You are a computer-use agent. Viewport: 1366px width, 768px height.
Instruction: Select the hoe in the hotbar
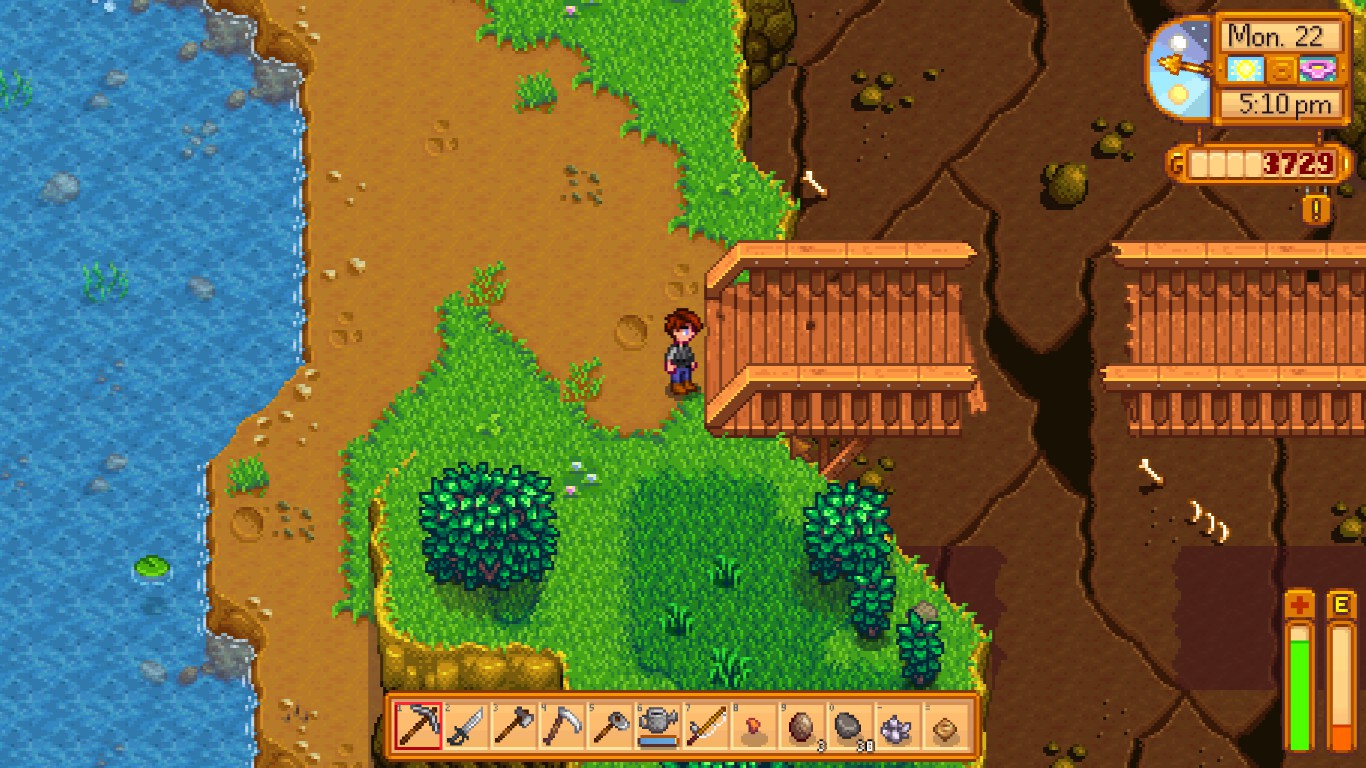pyautogui.click(x=610, y=726)
